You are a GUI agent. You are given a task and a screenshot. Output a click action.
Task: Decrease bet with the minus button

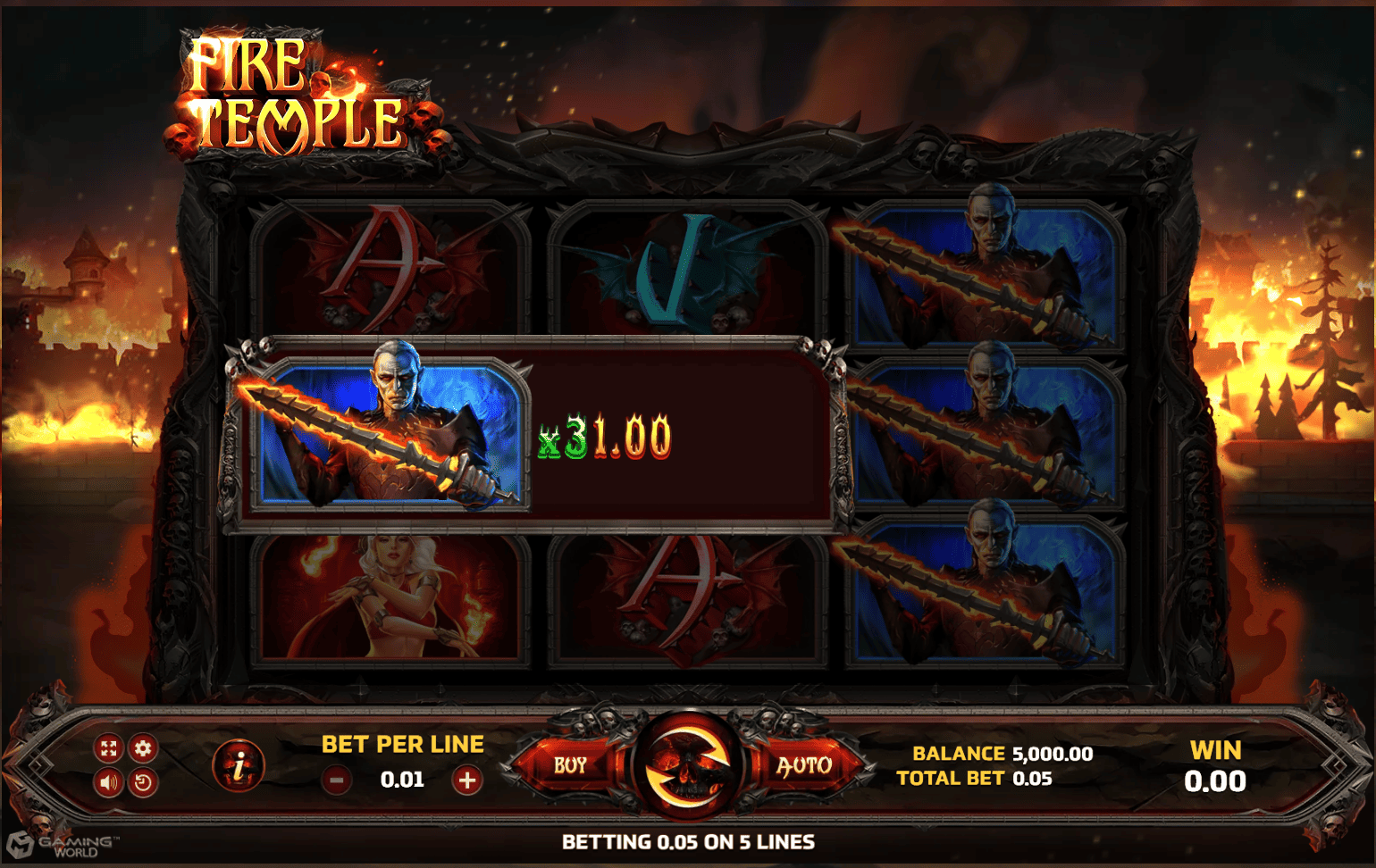pyautogui.click(x=338, y=778)
